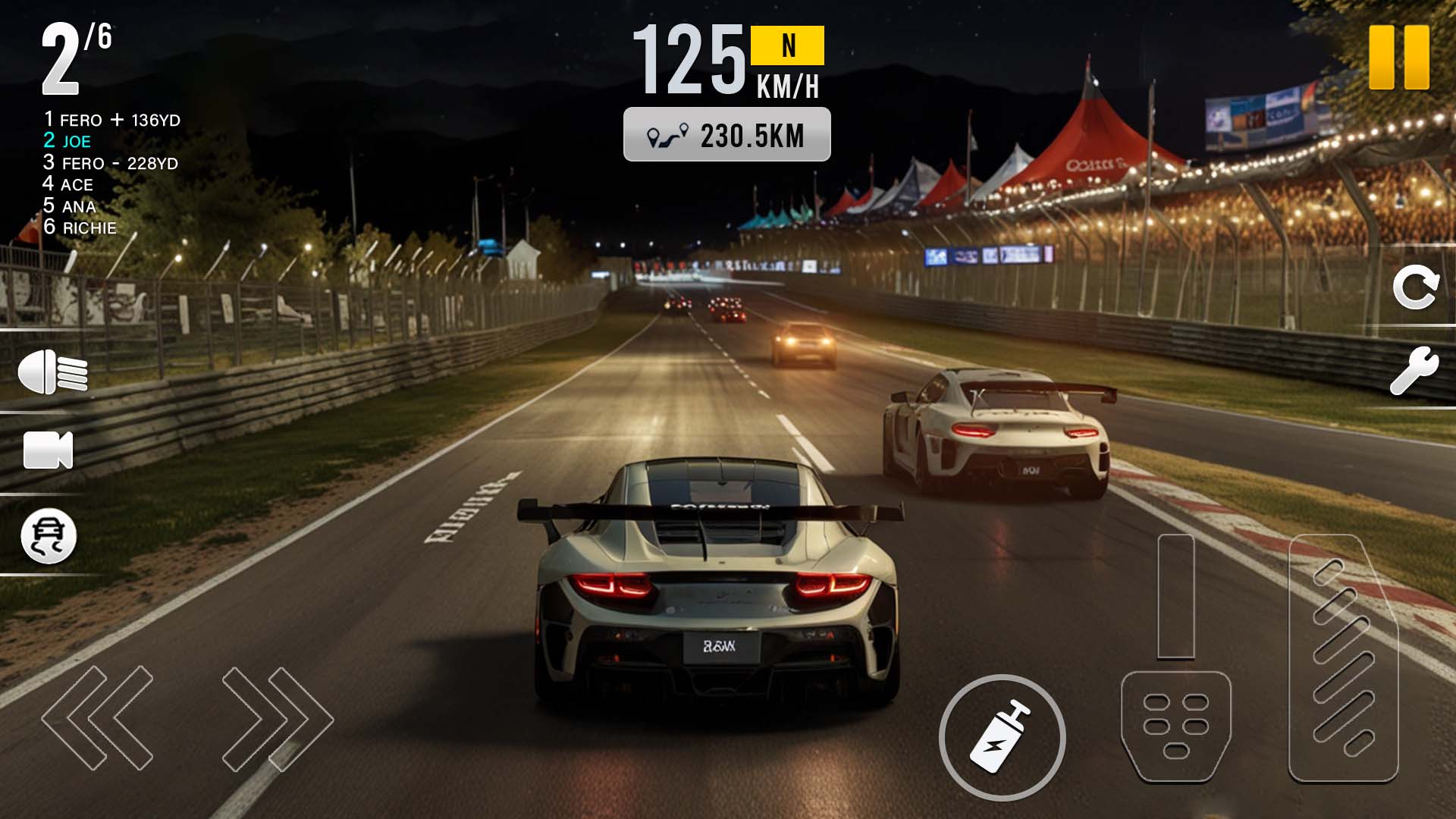Viewport: 1456px width, 819px height.
Task: Steer left with the double left arrows
Action: pyautogui.click(x=98, y=717)
